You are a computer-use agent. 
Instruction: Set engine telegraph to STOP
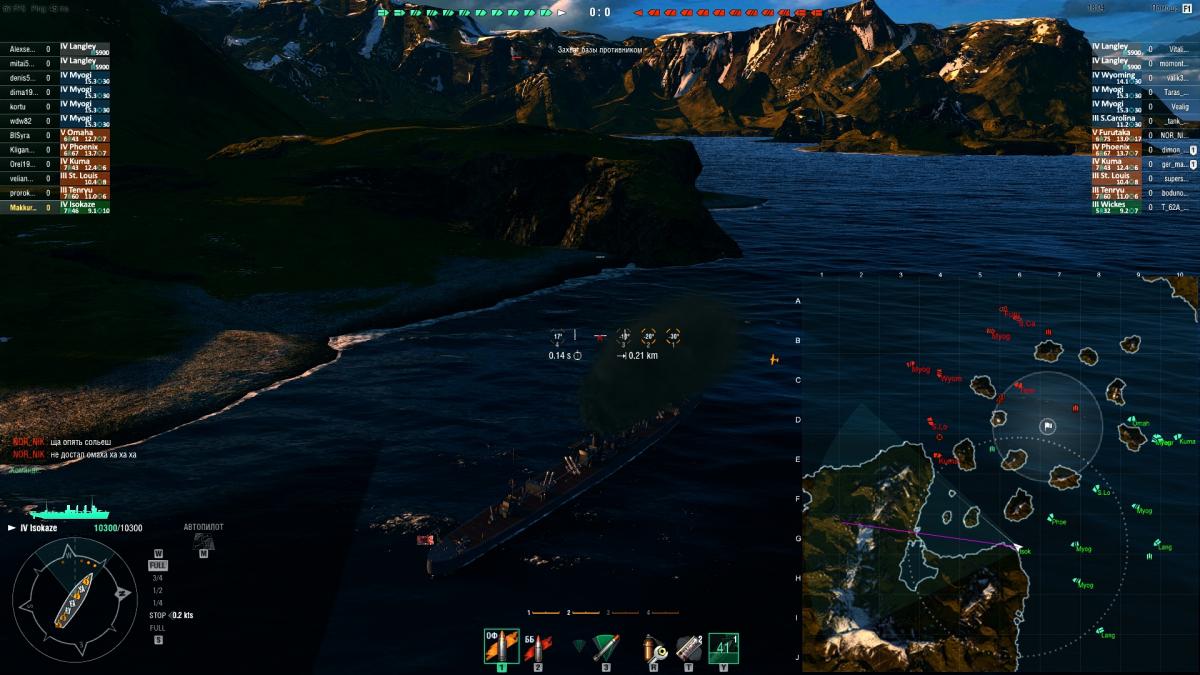tap(157, 615)
